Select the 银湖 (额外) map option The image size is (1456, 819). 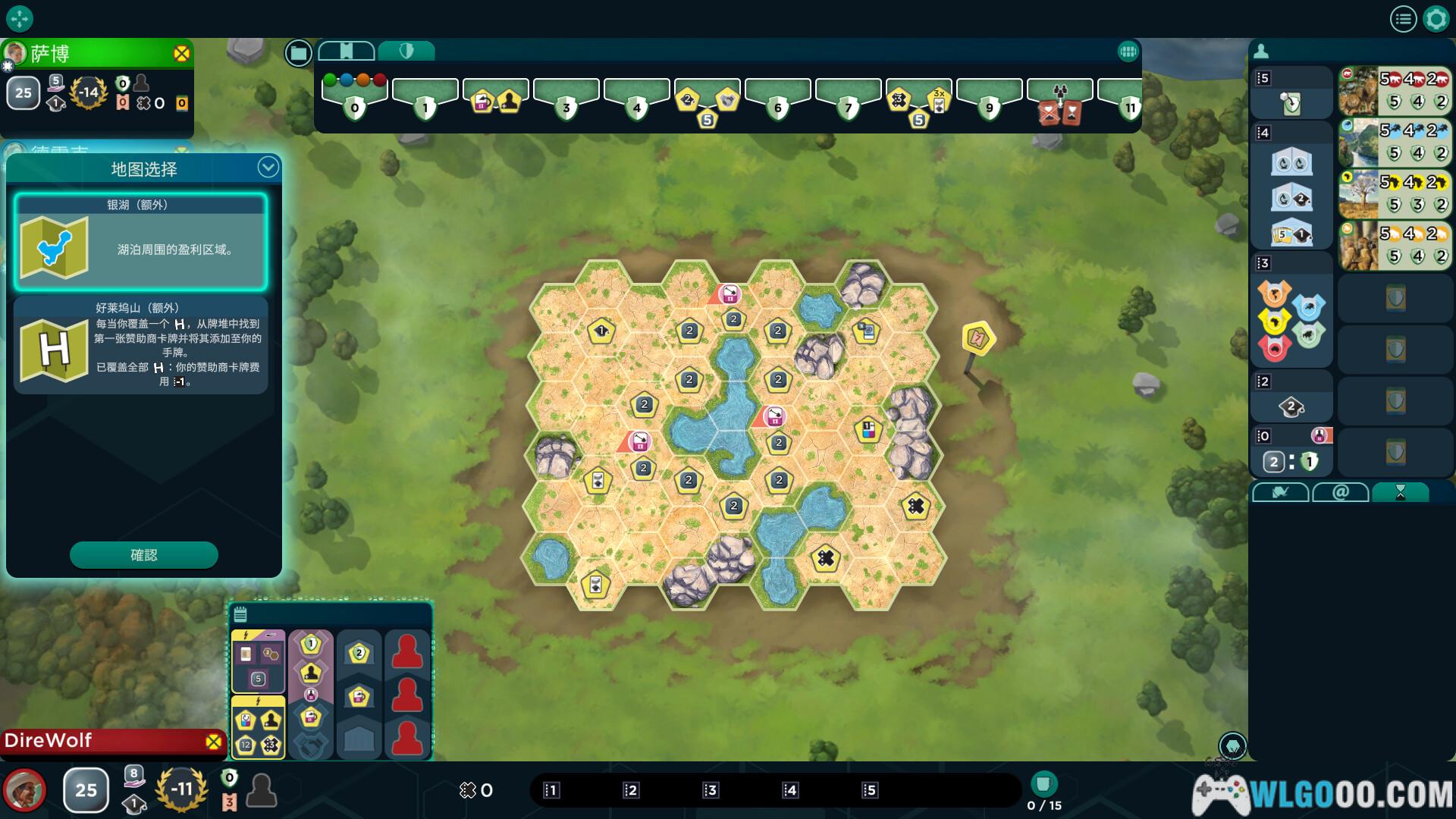click(x=140, y=243)
